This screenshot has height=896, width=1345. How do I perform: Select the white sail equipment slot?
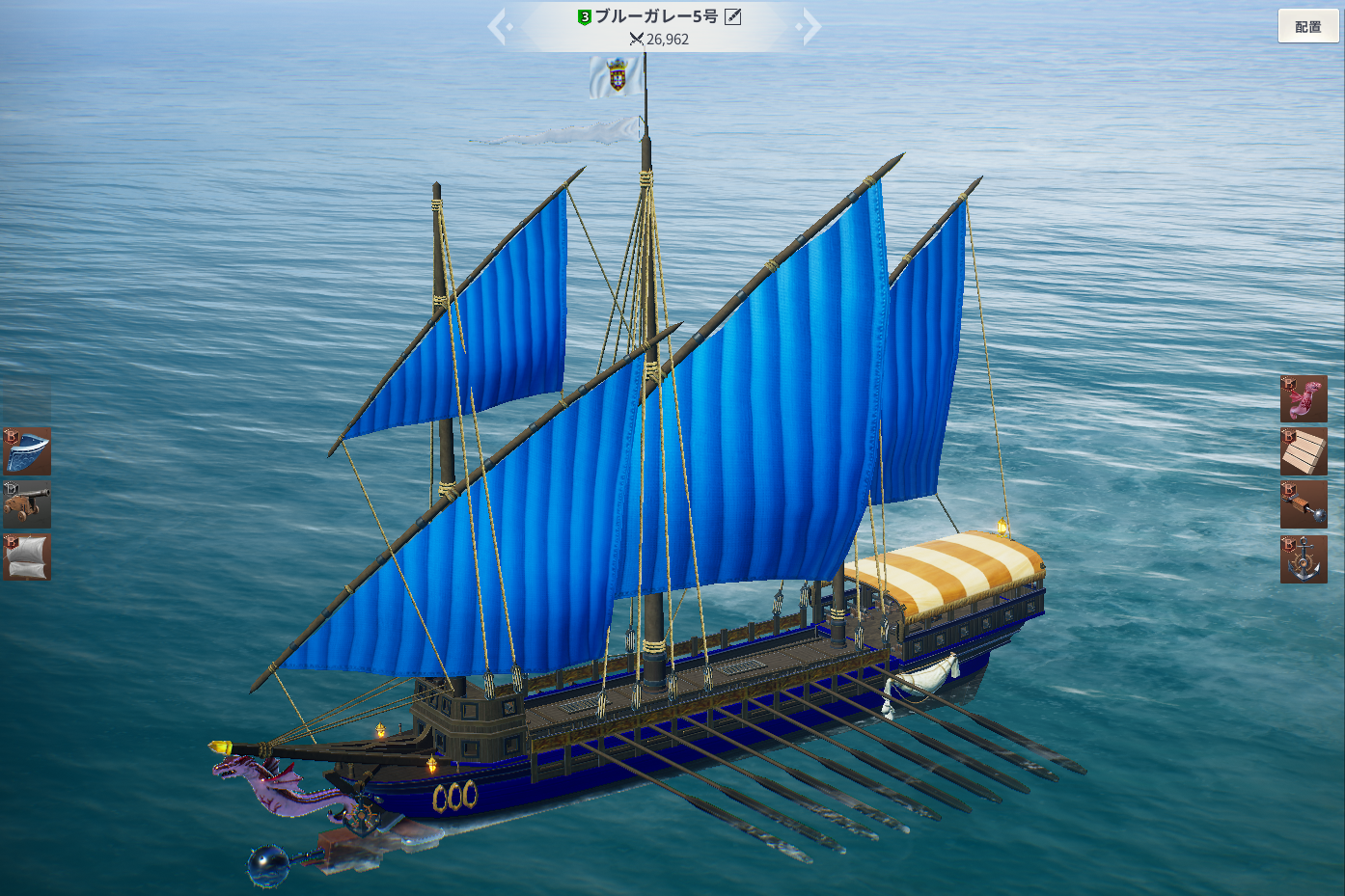point(27,557)
